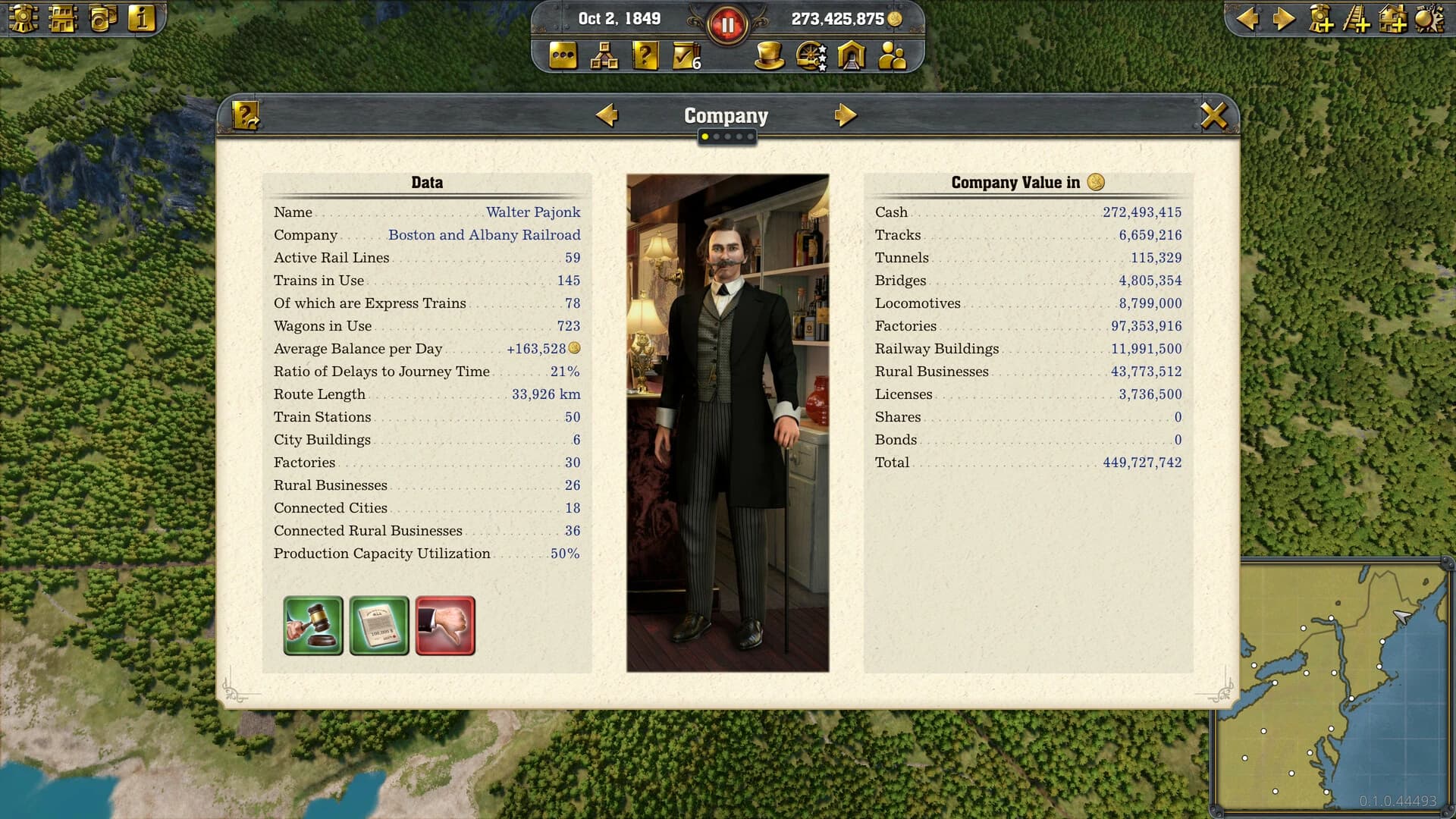
Task: Open the research wheel icon
Action: tap(810, 55)
